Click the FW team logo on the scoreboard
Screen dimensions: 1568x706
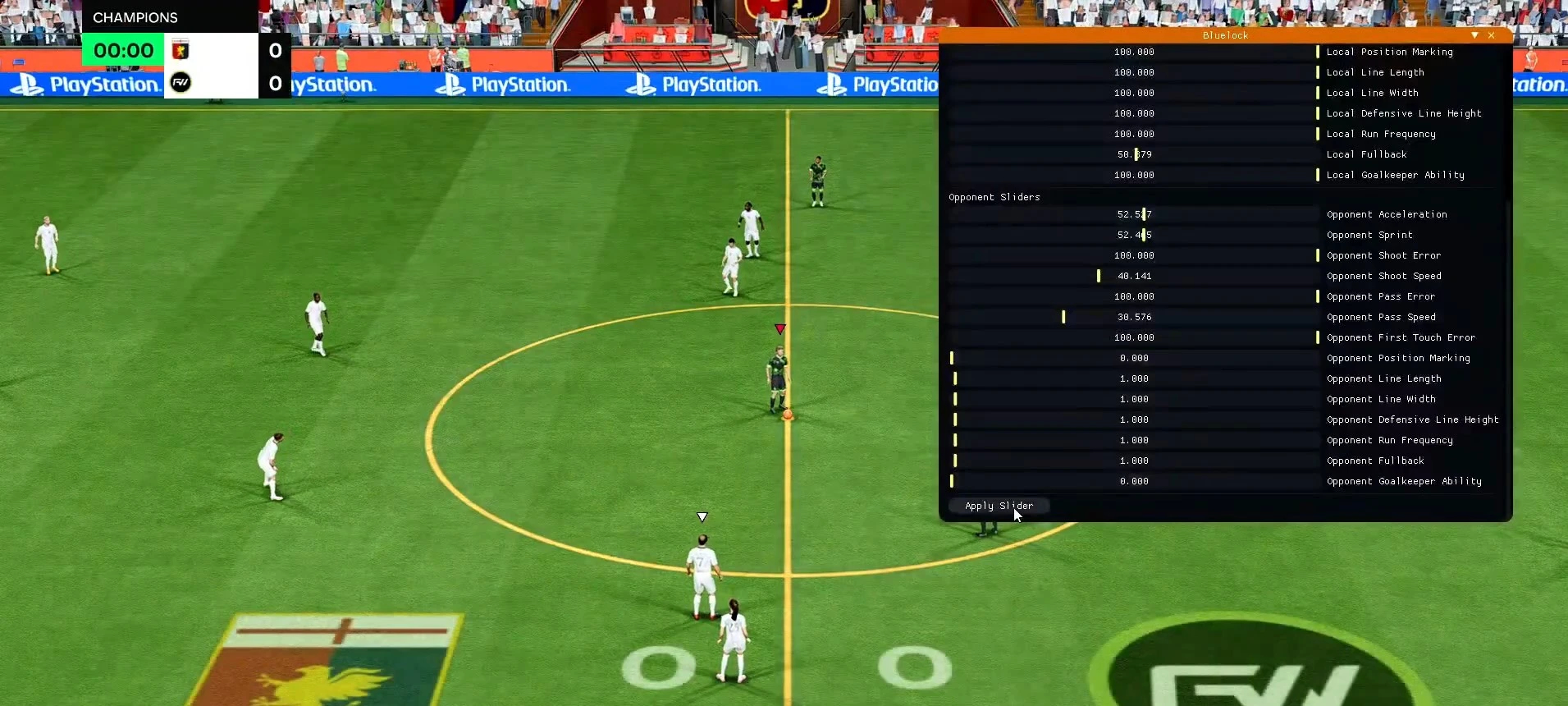point(182,82)
